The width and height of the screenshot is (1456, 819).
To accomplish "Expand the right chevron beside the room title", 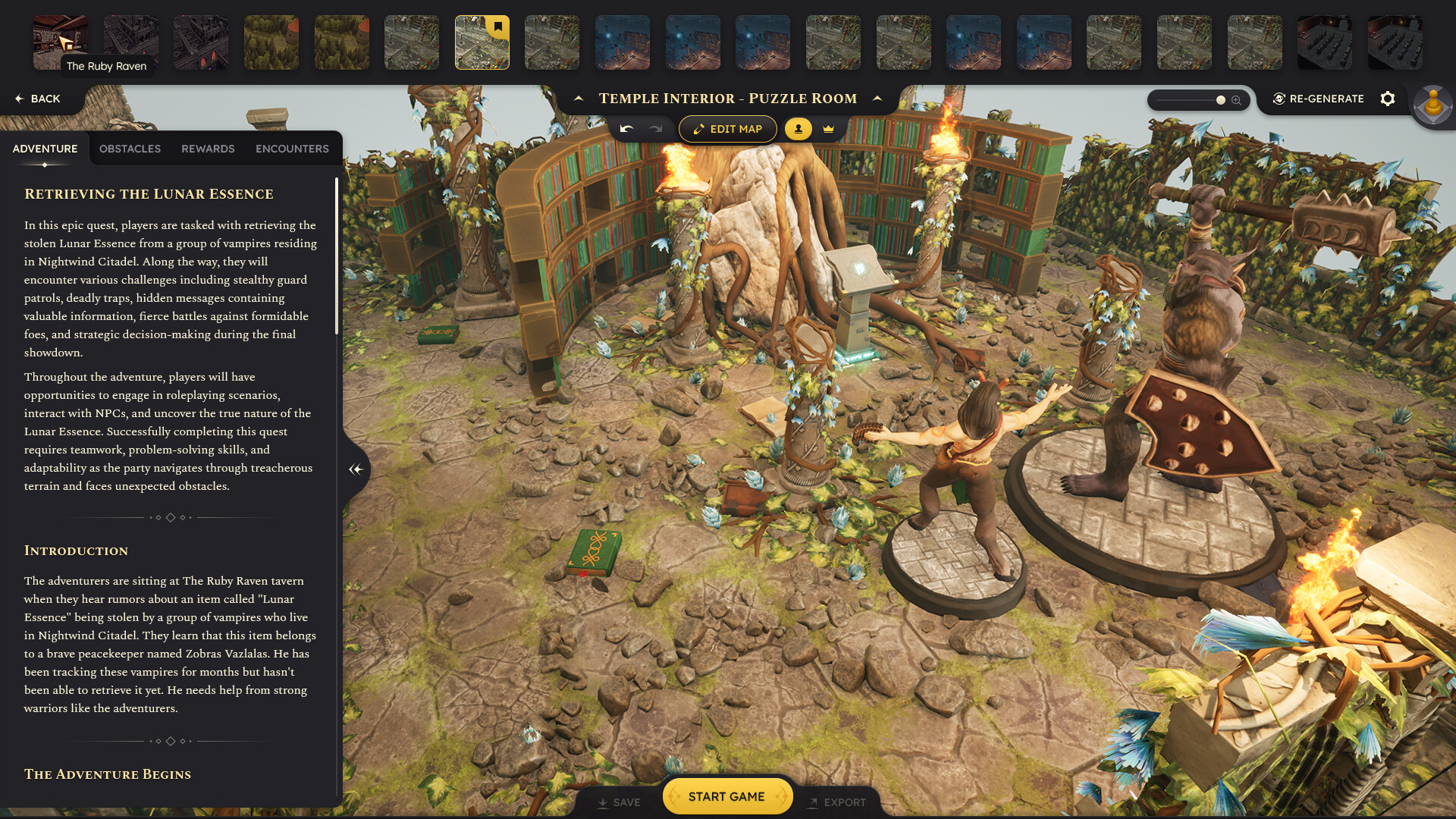I will coord(877,99).
